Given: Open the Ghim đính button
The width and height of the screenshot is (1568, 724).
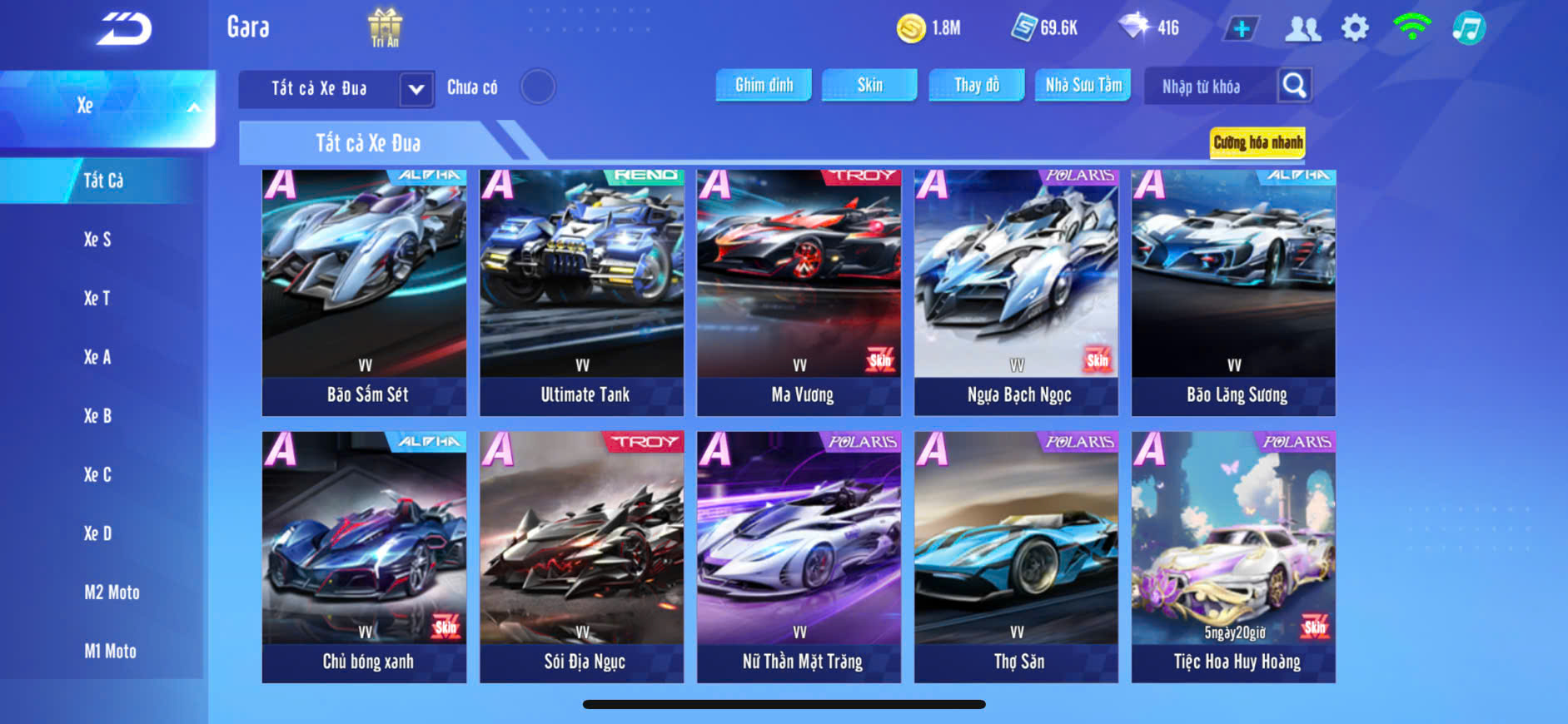Looking at the screenshot, I should [764, 85].
